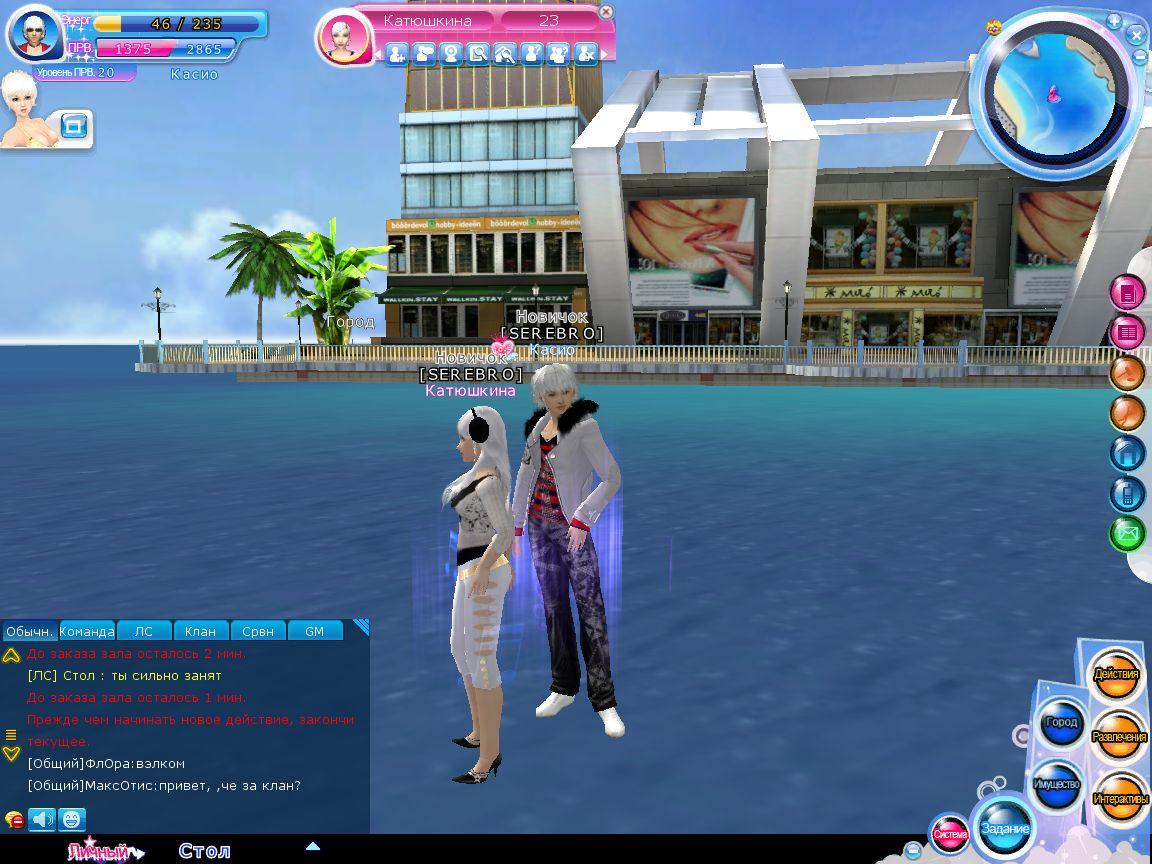1152x864 pixels.
Task: Open the pink Система menu
Action: tap(950, 834)
